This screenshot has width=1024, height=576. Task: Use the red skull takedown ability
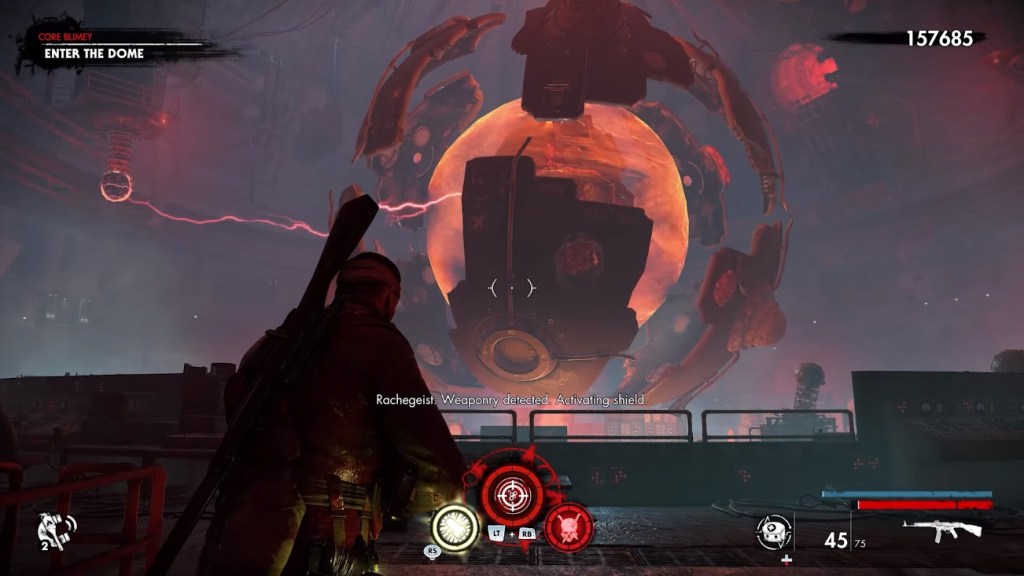(x=568, y=526)
